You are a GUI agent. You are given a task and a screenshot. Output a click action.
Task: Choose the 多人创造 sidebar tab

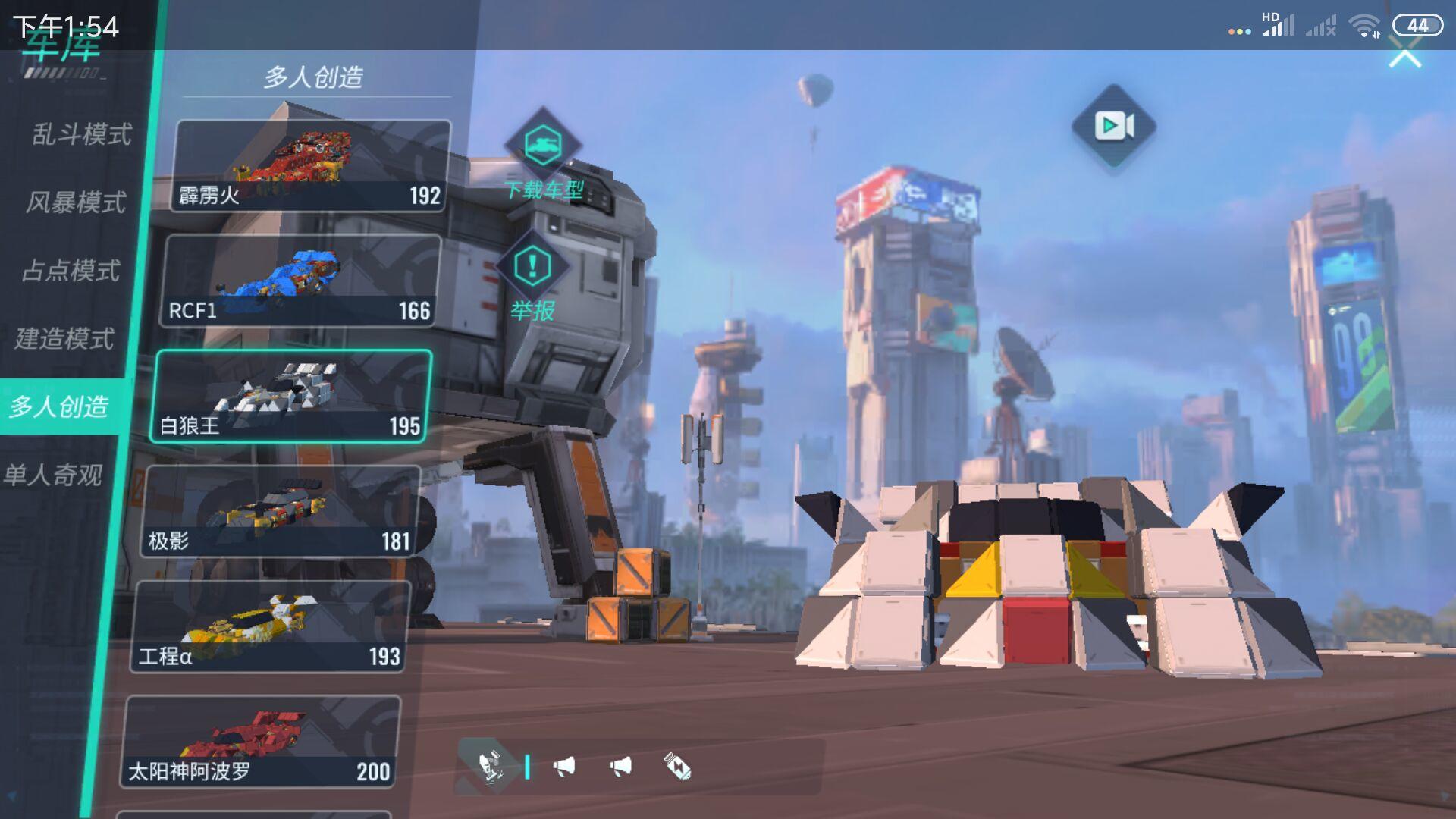59,406
